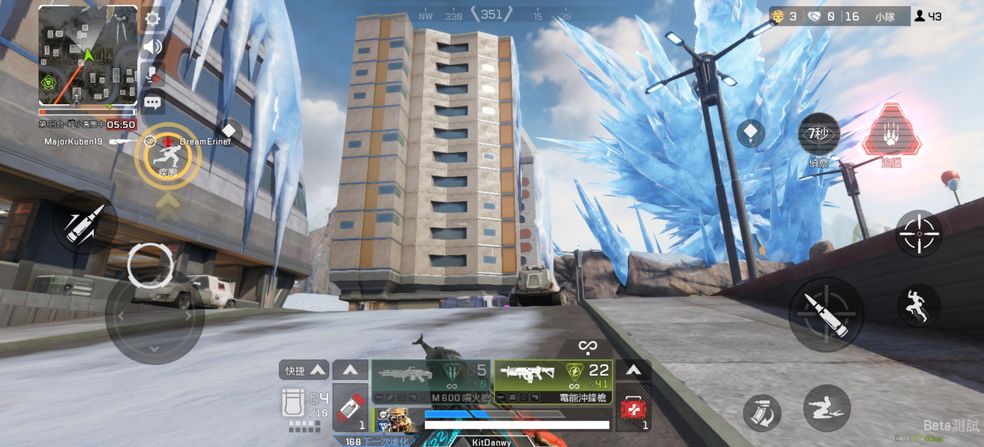
Task: Toggle the speaker sound icon
Action: point(153,47)
